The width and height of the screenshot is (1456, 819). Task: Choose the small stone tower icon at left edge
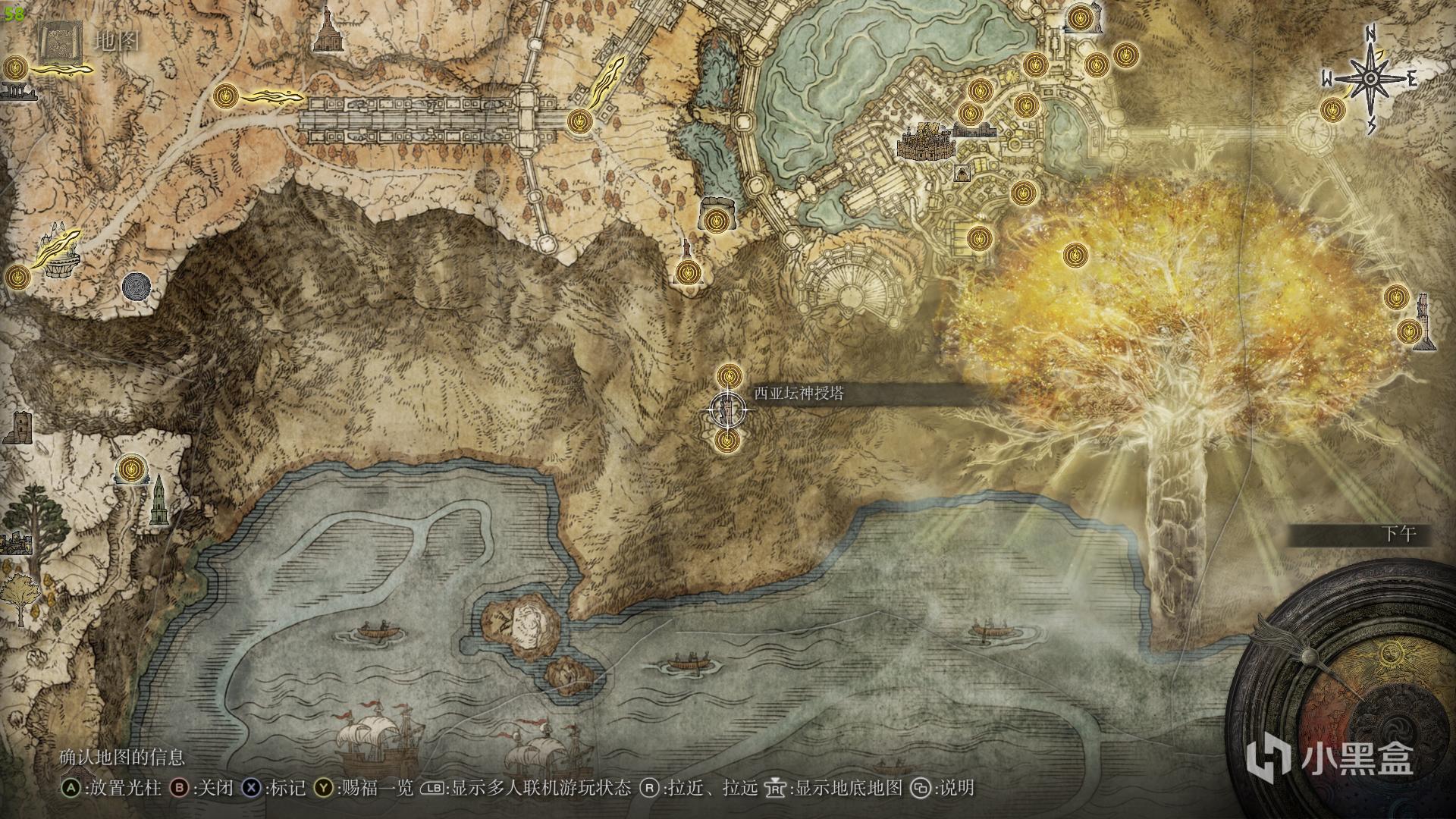click(x=18, y=427)
